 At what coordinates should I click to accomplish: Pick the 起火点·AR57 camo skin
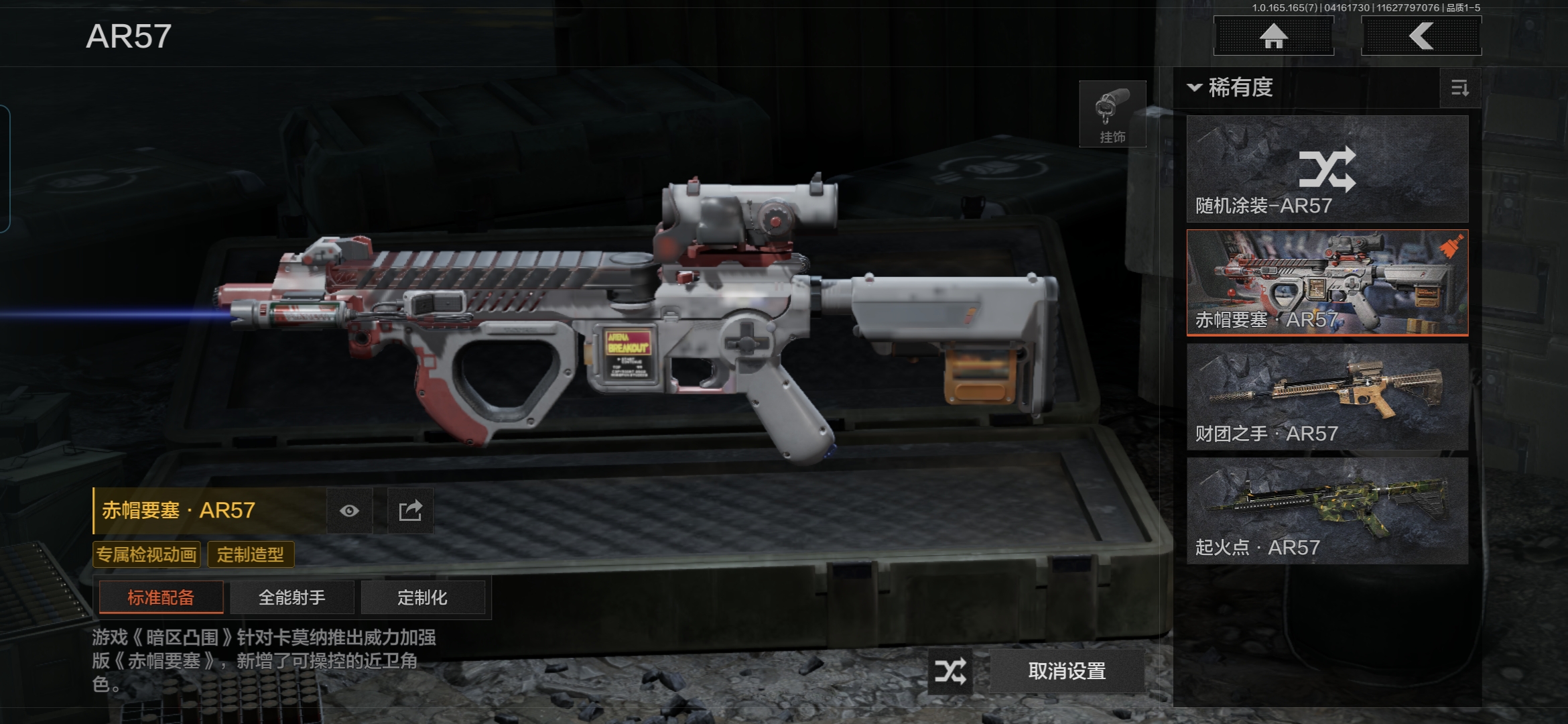pos(1327,511)
